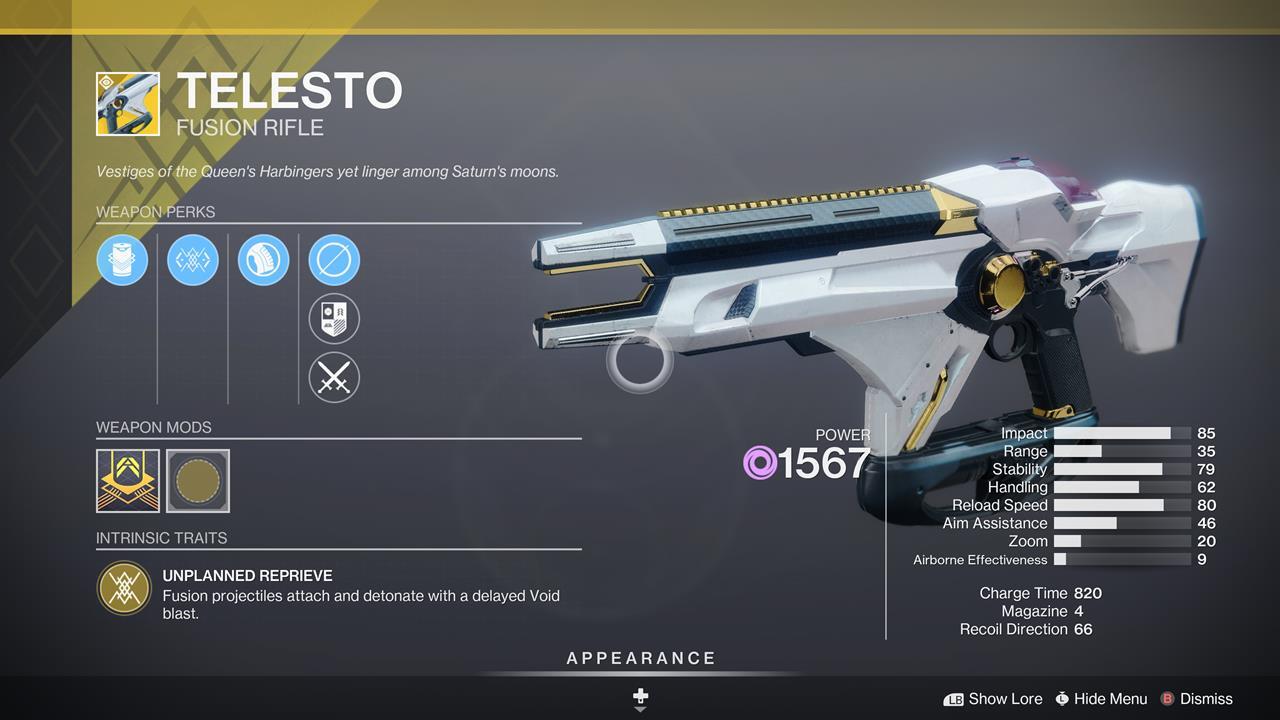Click the Telesto weapon emblem icon
The height and width of the screenshot is (720, 1280).
(129, 103)
